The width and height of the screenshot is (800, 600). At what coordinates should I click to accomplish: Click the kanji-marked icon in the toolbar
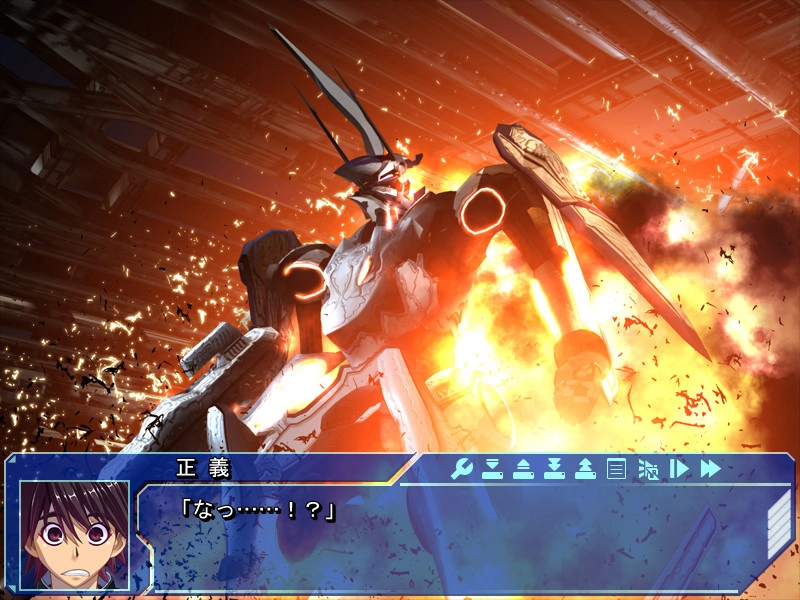click(x=647, y=468)
